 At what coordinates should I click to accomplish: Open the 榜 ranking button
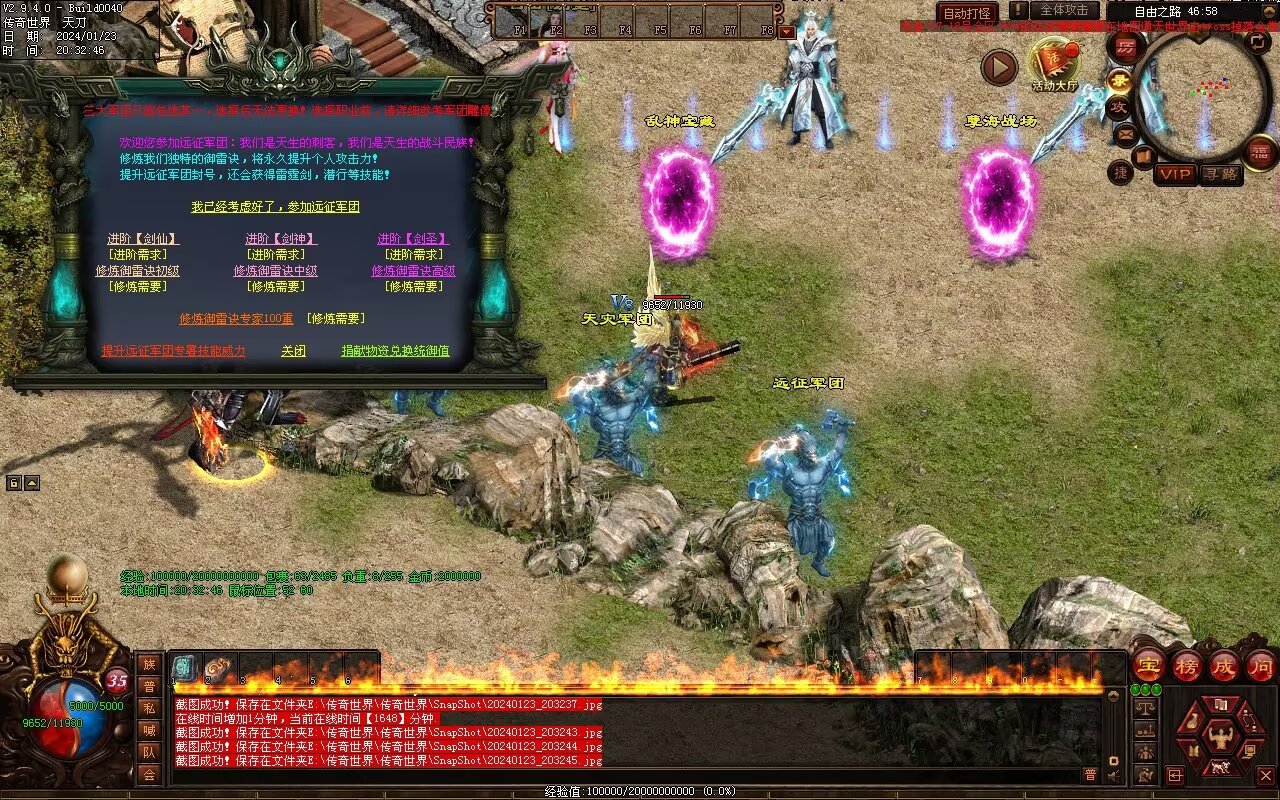coord(1187,665)
